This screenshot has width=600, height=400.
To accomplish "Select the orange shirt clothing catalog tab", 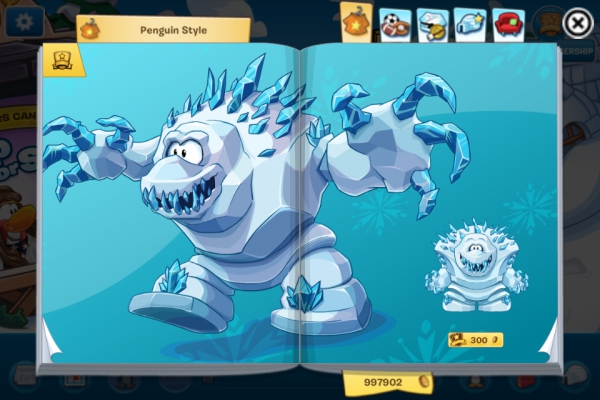I will click(357, 22).
